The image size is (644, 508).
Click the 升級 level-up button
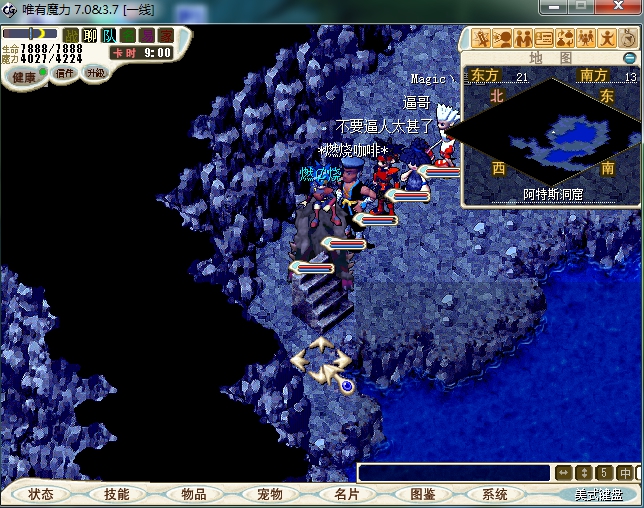pyautogui.click(x=96, y=73)
